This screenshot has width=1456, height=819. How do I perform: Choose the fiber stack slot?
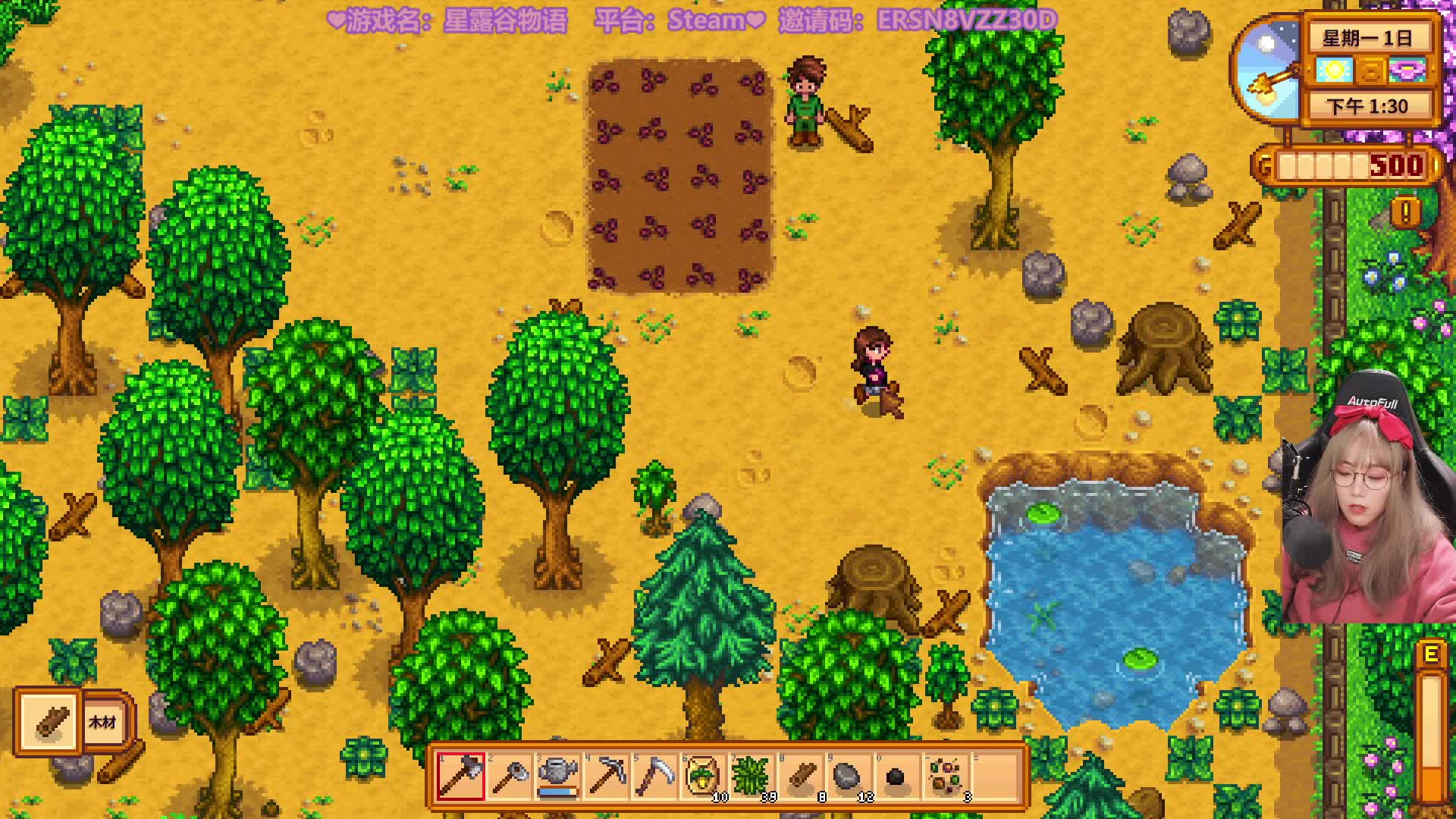click(x=752, y=776)
